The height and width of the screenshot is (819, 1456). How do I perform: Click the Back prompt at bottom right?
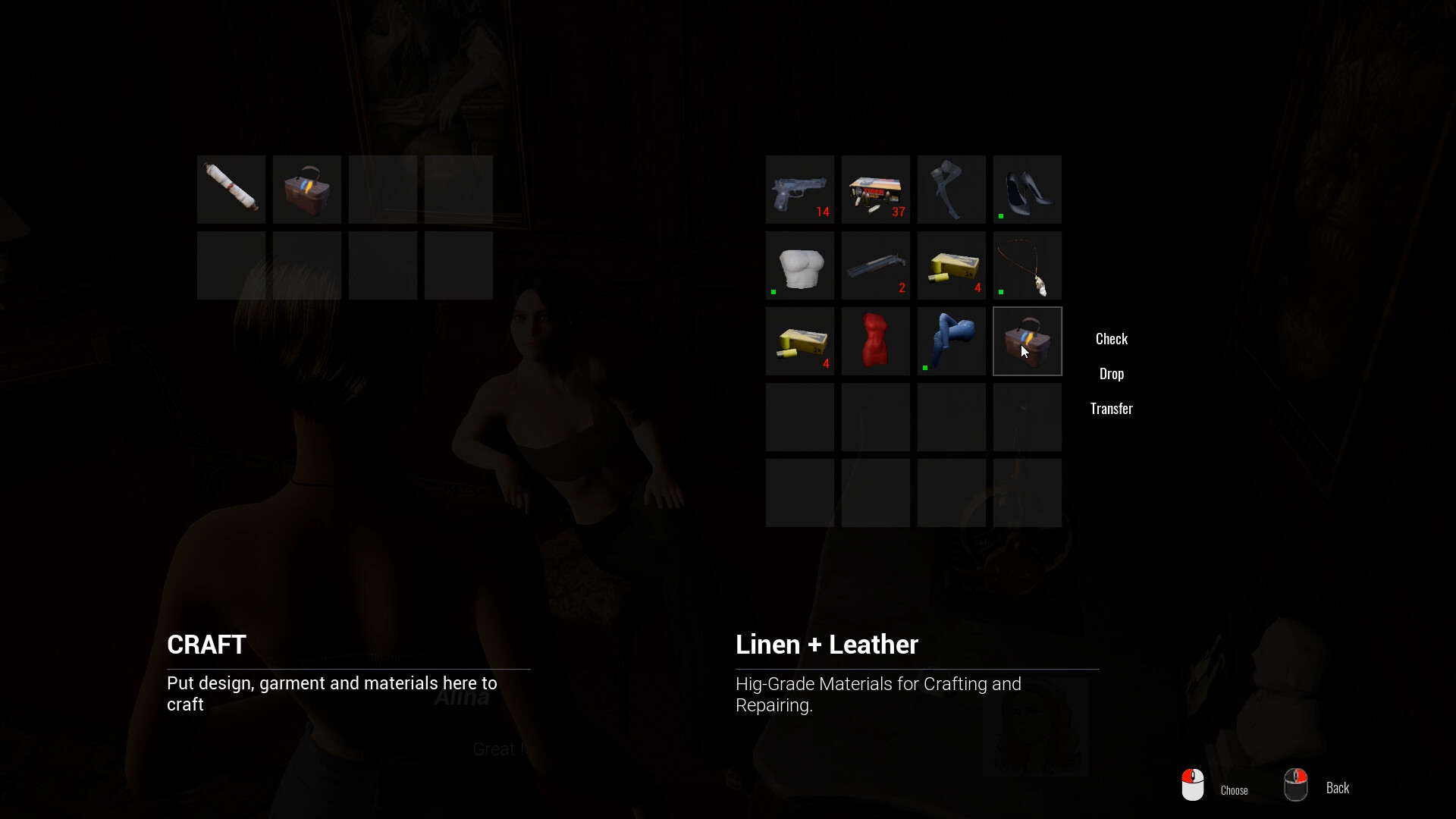[x=1338, y=788]
